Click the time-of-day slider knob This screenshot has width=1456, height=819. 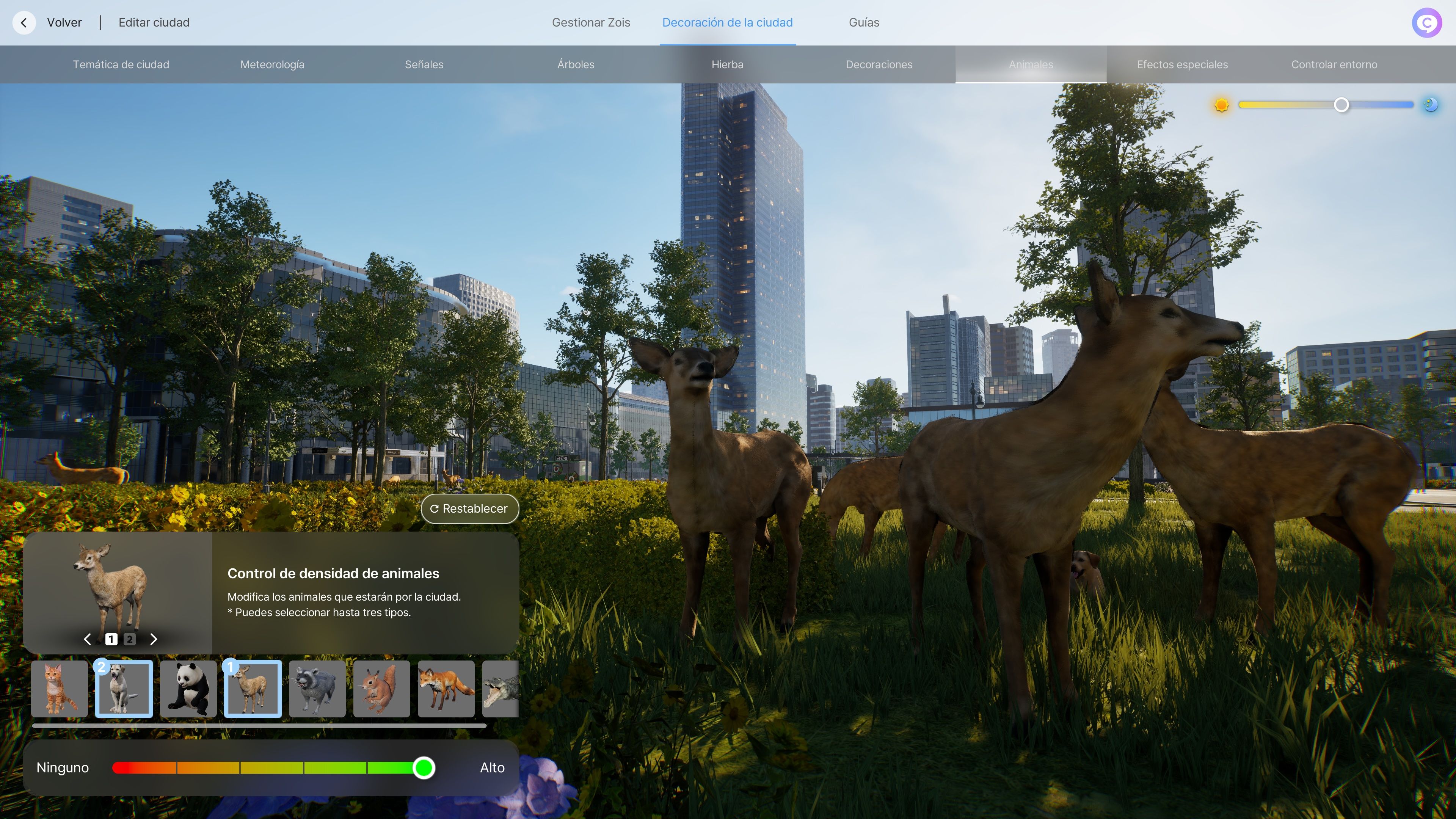click(1341, 105)
